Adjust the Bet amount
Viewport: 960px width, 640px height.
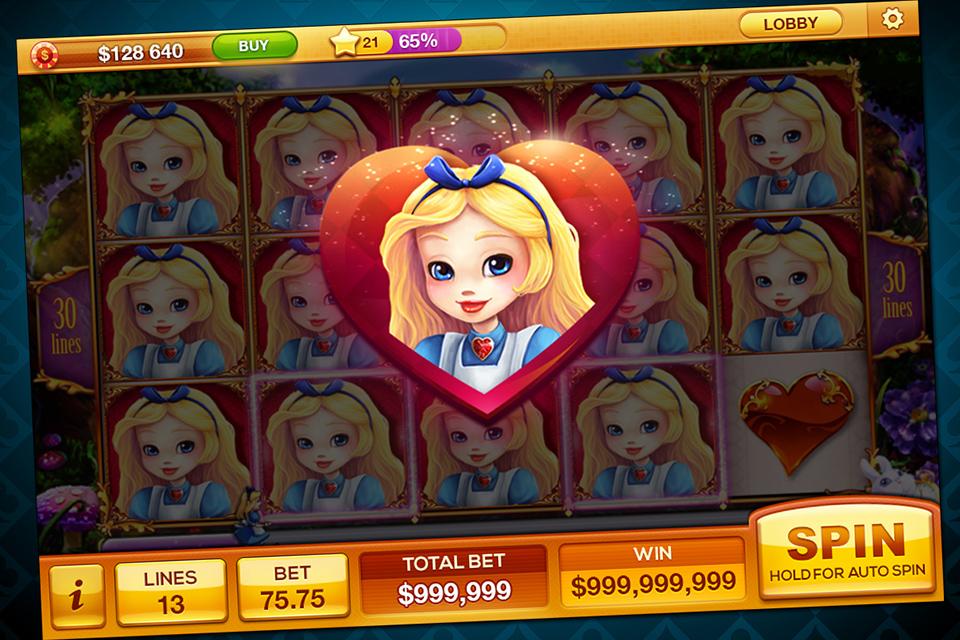coord(293,587)
